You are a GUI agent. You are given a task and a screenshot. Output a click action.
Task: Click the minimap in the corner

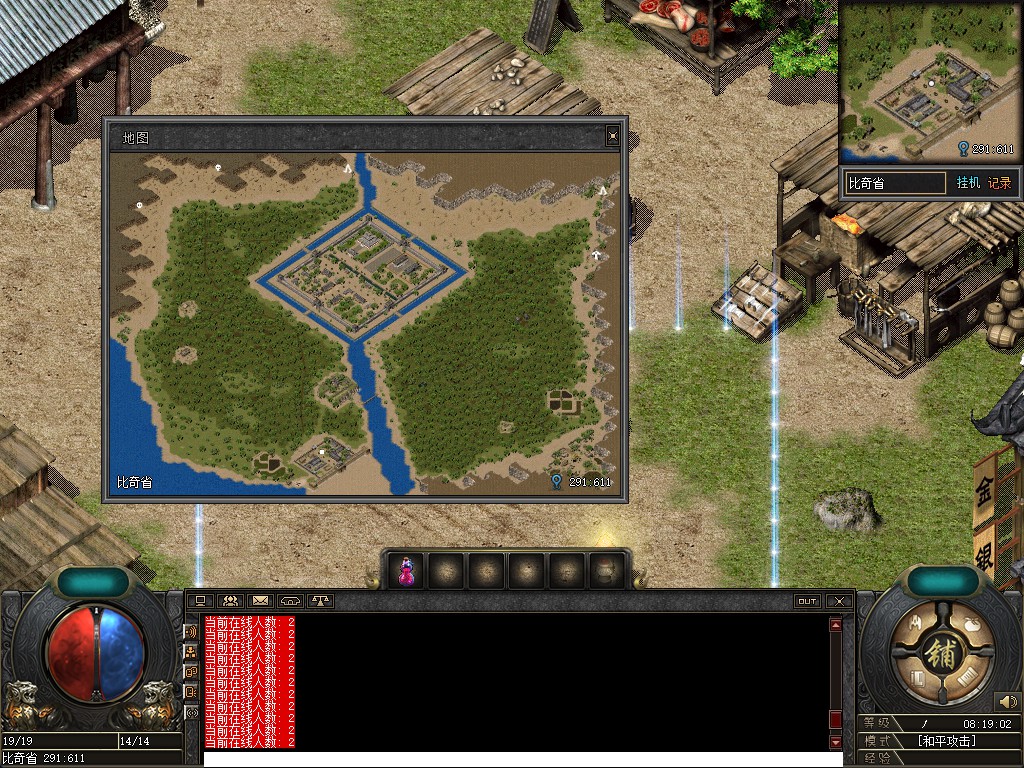pos(928,80)
